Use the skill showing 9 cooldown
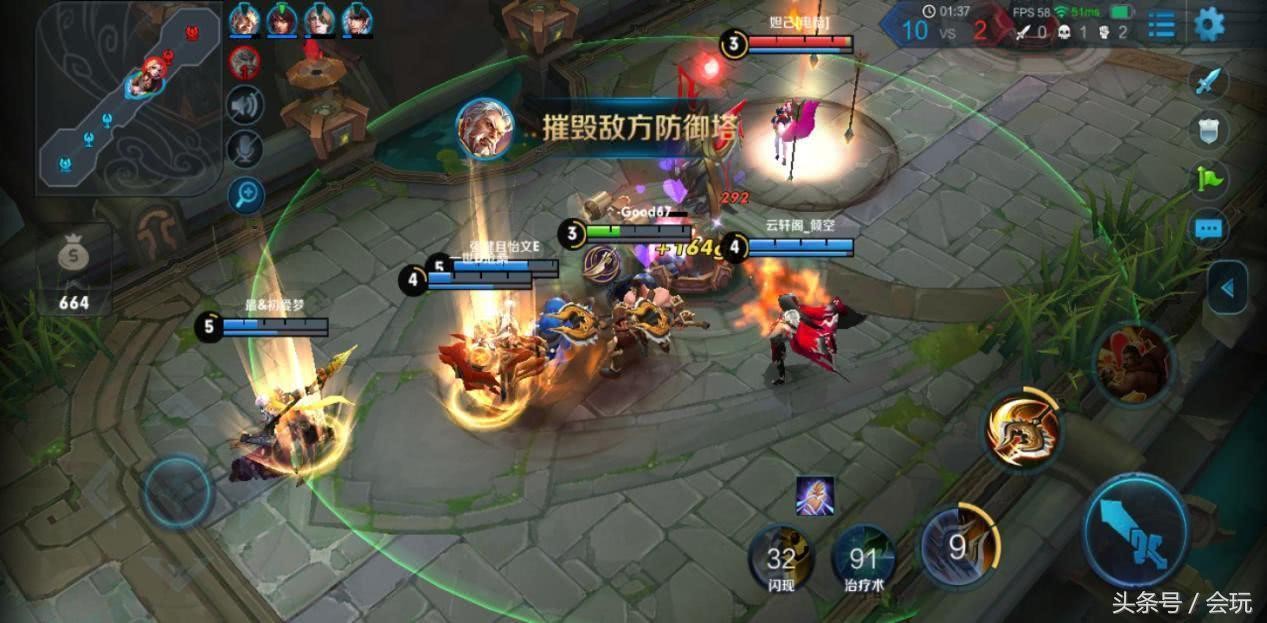Image resolution: width=1267 pixels, height=623 pixels. 957,546
